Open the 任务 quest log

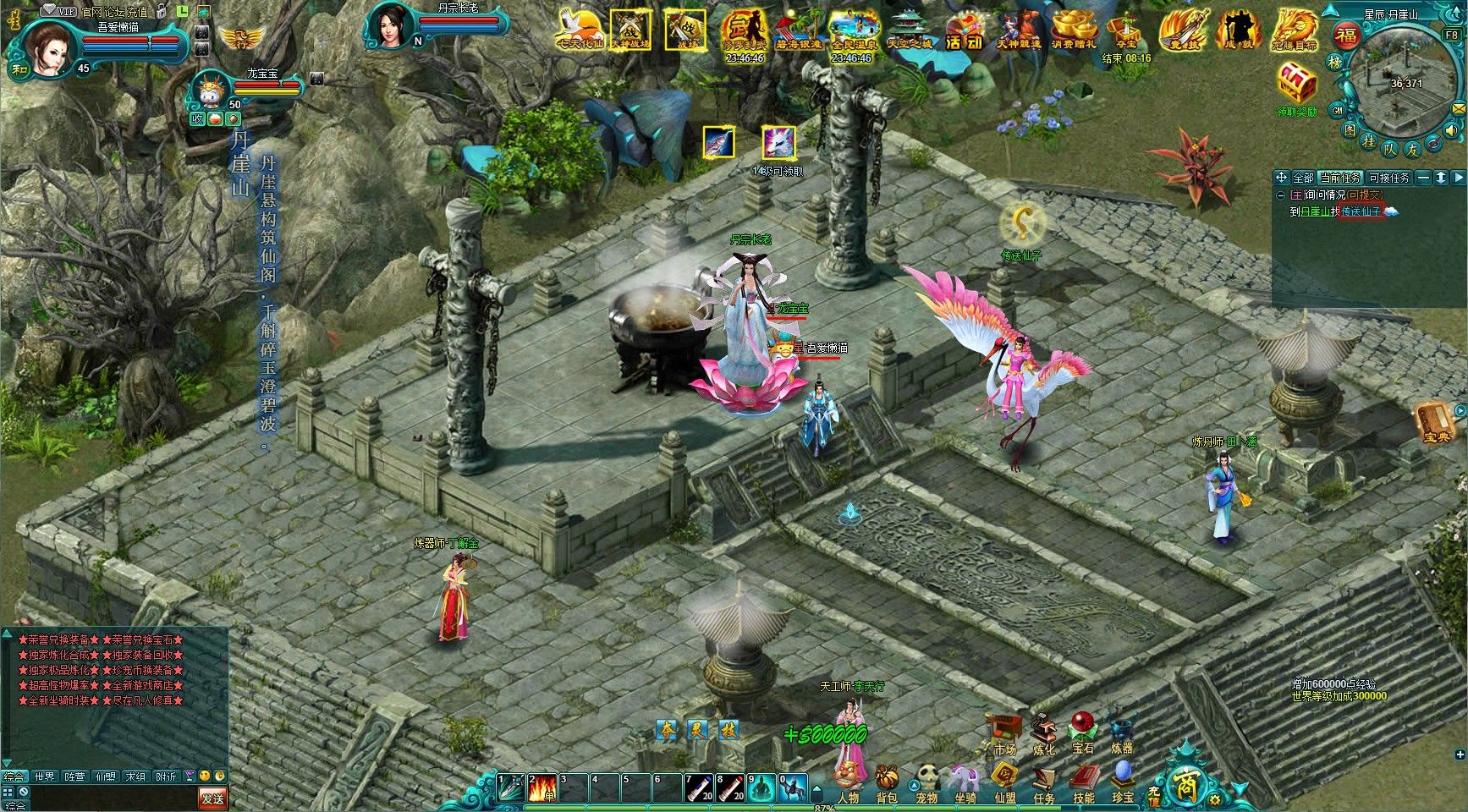click(x=1044, y=781)
